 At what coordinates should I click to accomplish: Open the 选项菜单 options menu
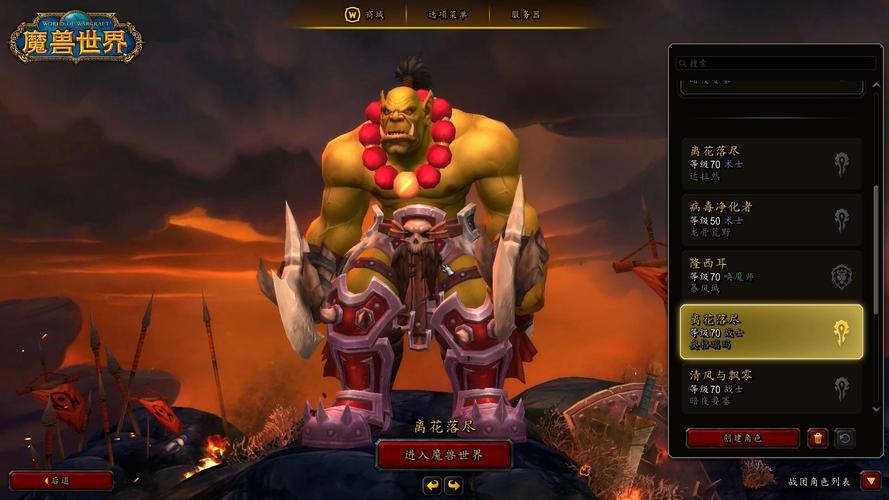click(448, 14)
